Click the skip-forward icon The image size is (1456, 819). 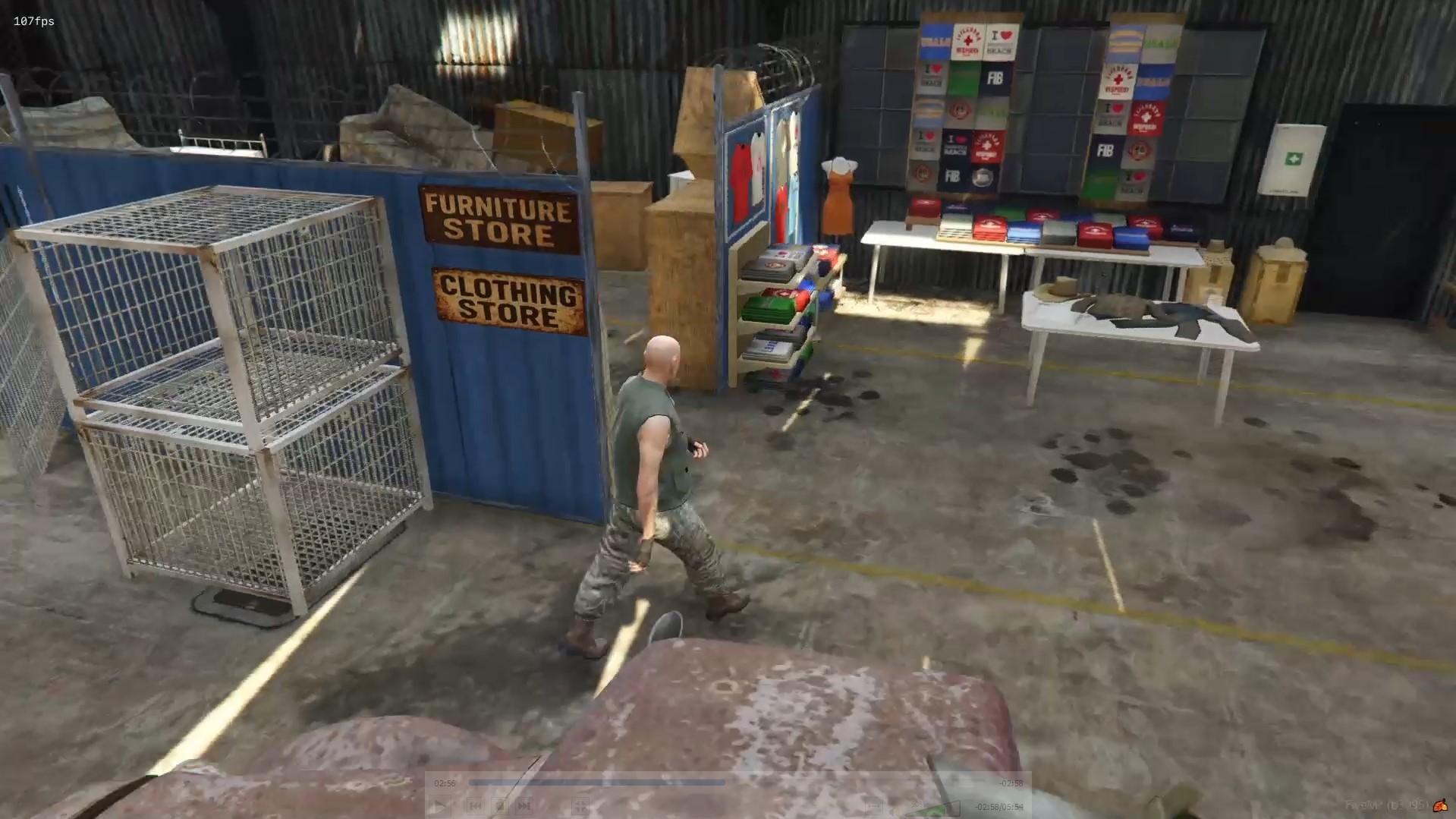(x=524, y=806)
